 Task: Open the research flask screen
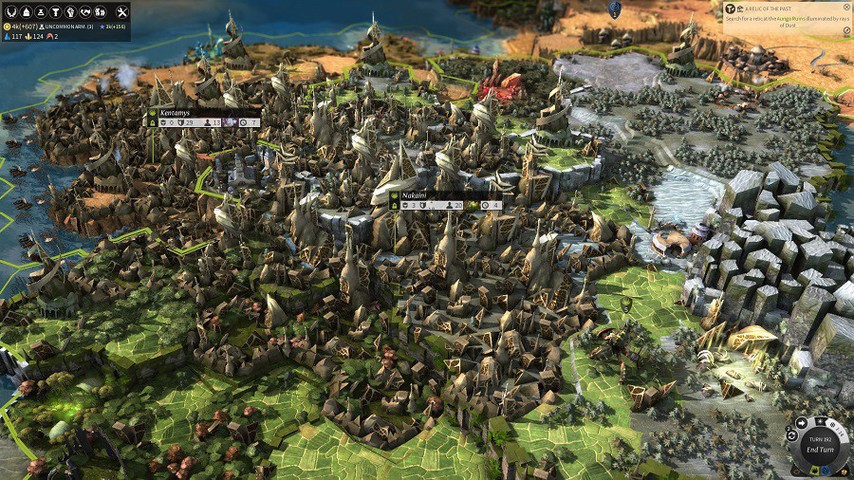coord(41,11)
